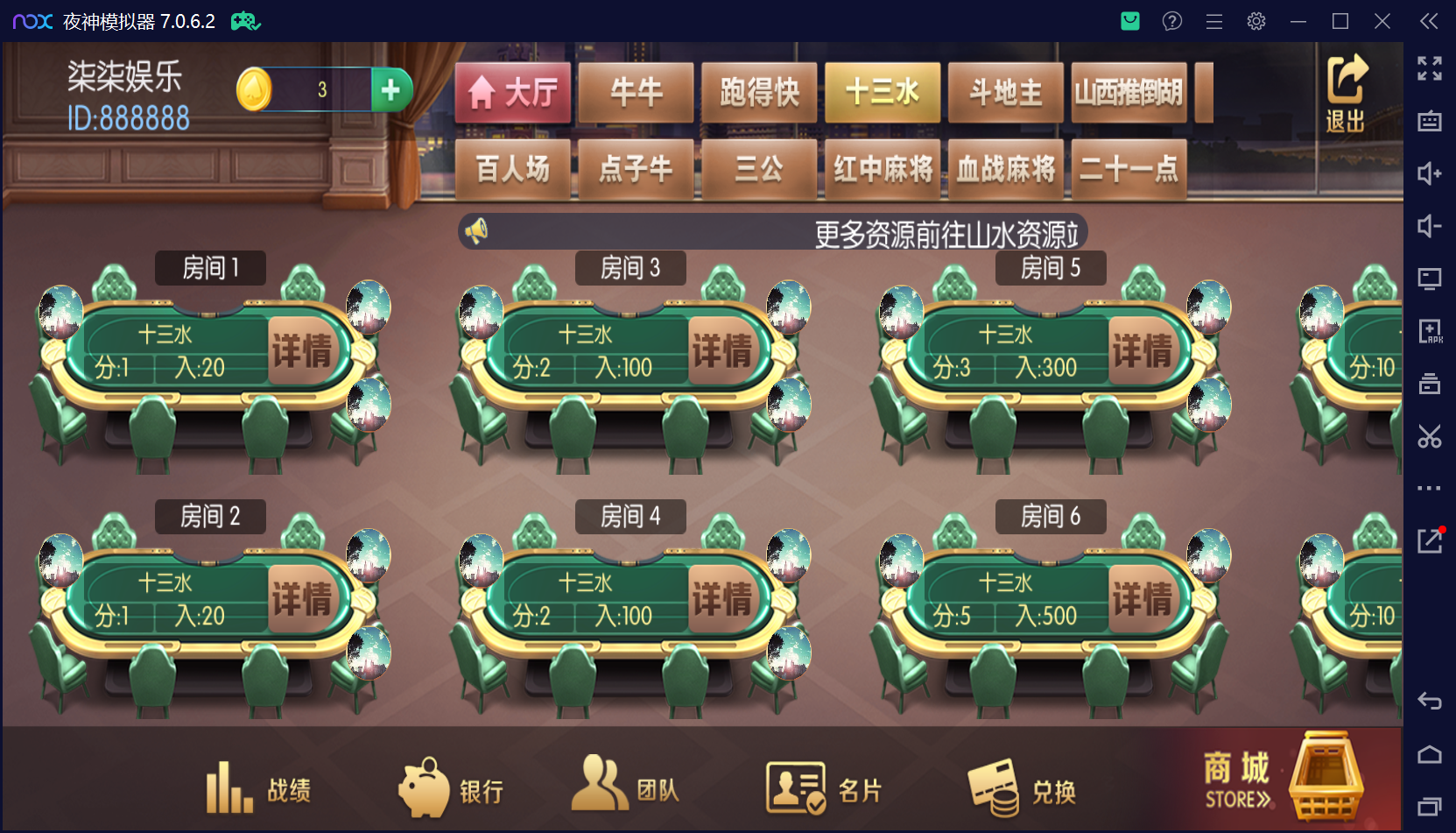This screenshot has height=833, width=1456.
Task: Open the Nox app store icon
Action: 1129,20
